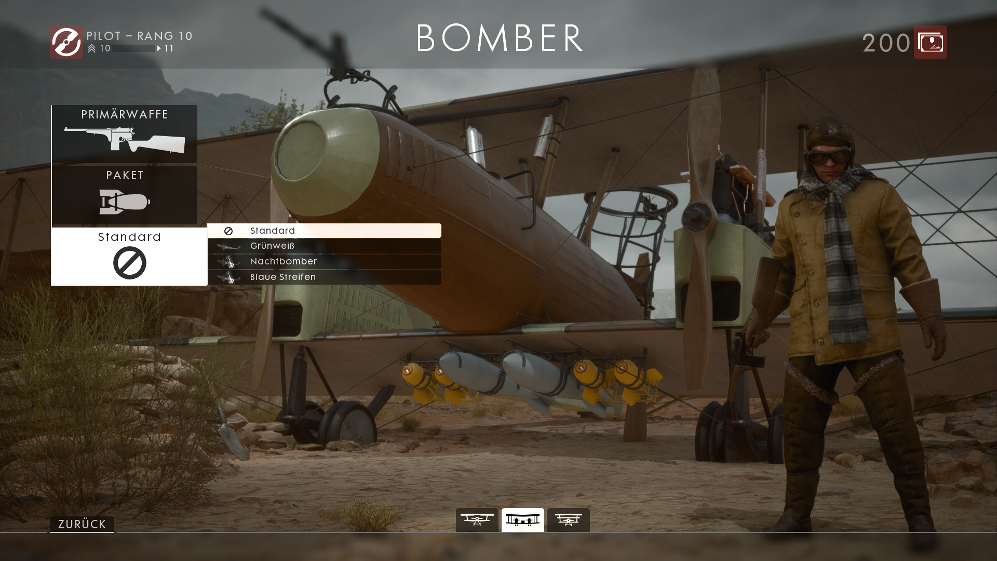Switch to the single-engine biplane tab
Screen dimensions: 997x561
(x=478, y=520)
